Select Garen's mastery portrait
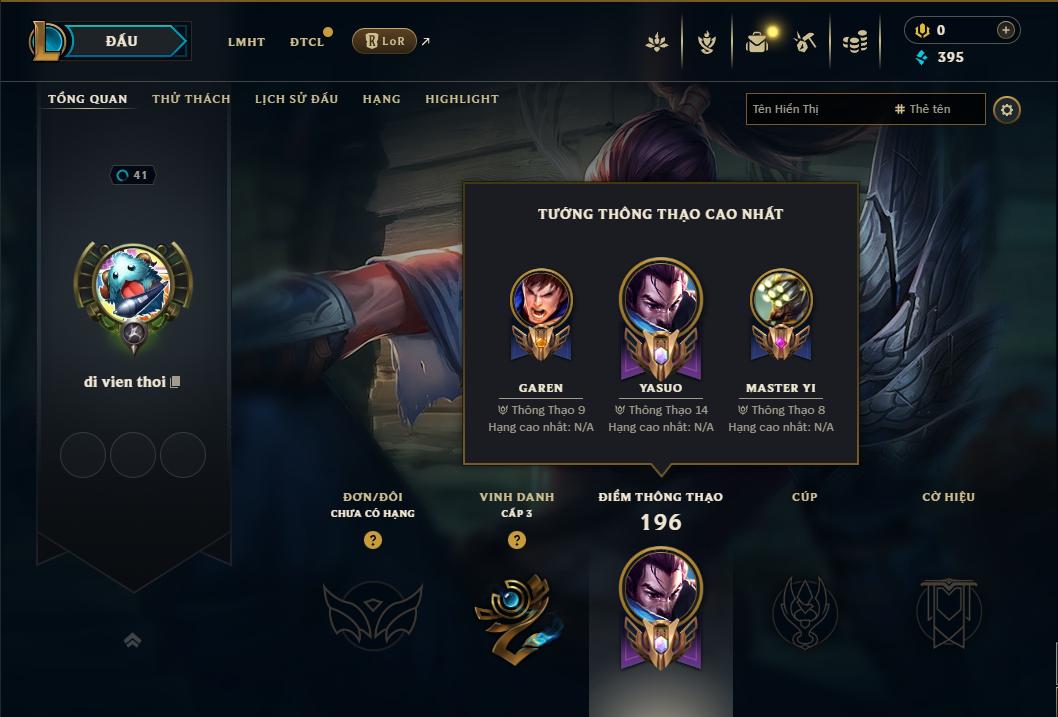Image resolution: width=1058 pixels, height=717 pixels. coord(541,298)
